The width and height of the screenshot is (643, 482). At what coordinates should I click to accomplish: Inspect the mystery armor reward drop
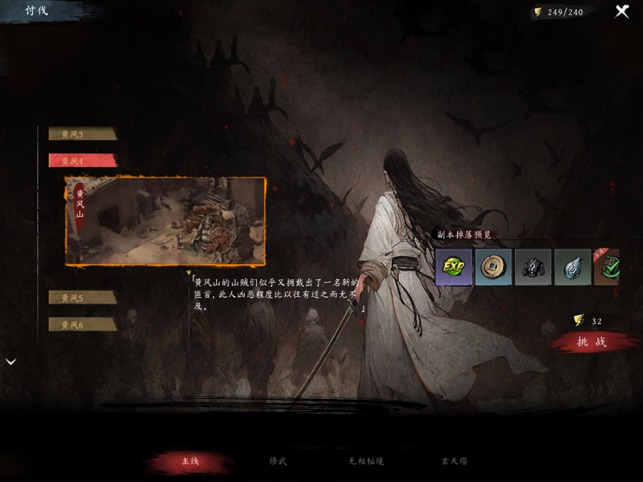pyautogui.click(x=533, y=267)
